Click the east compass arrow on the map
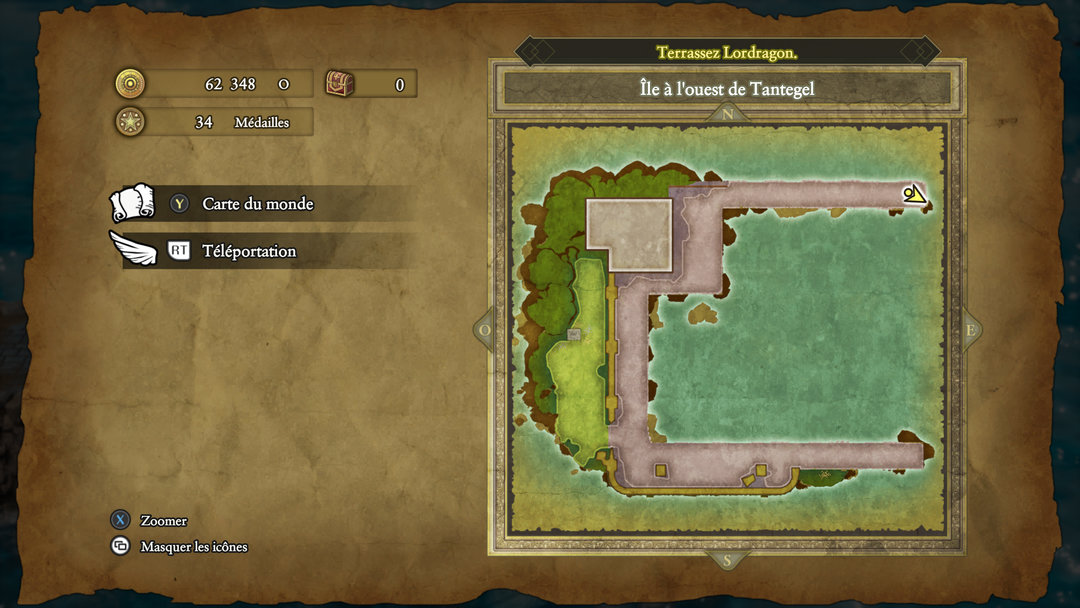The height and width of the screenshot is (608, 1080). (969, 331)
